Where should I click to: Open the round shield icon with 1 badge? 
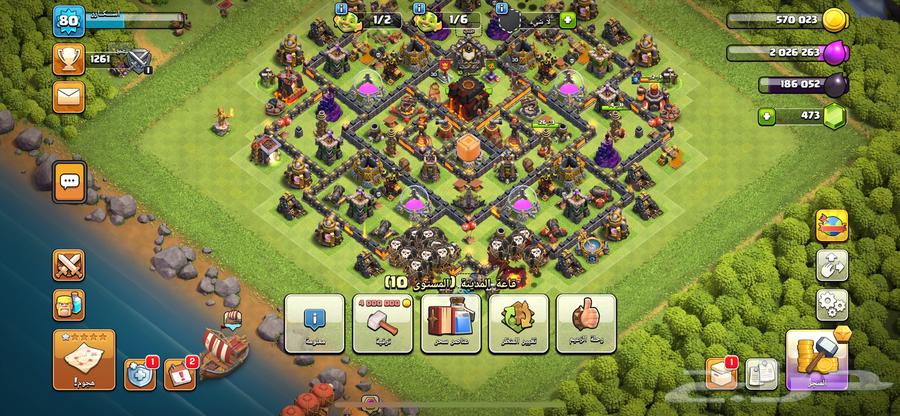pyautogui.click(x=138, y=374)
